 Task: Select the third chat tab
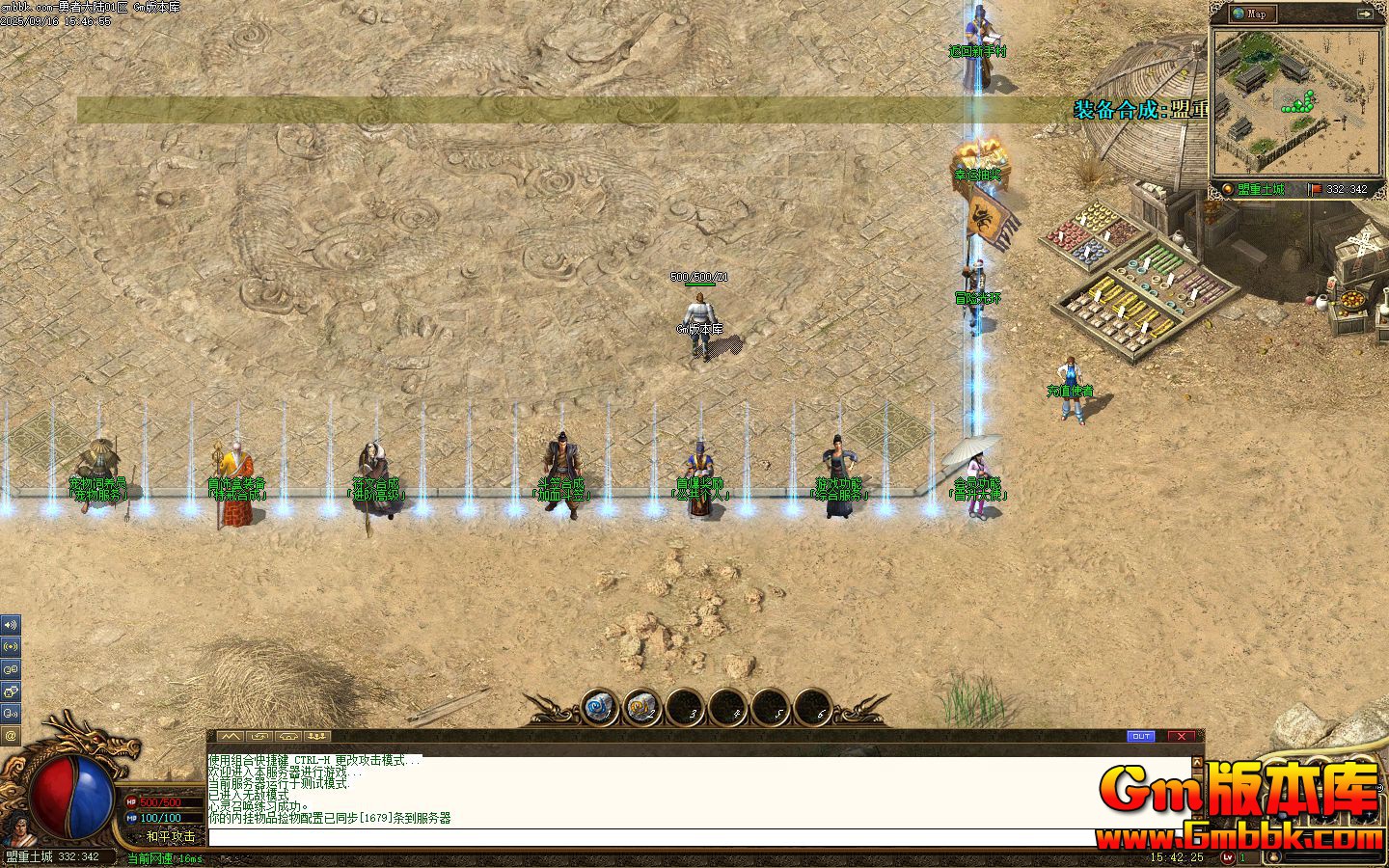click(288, 736)
